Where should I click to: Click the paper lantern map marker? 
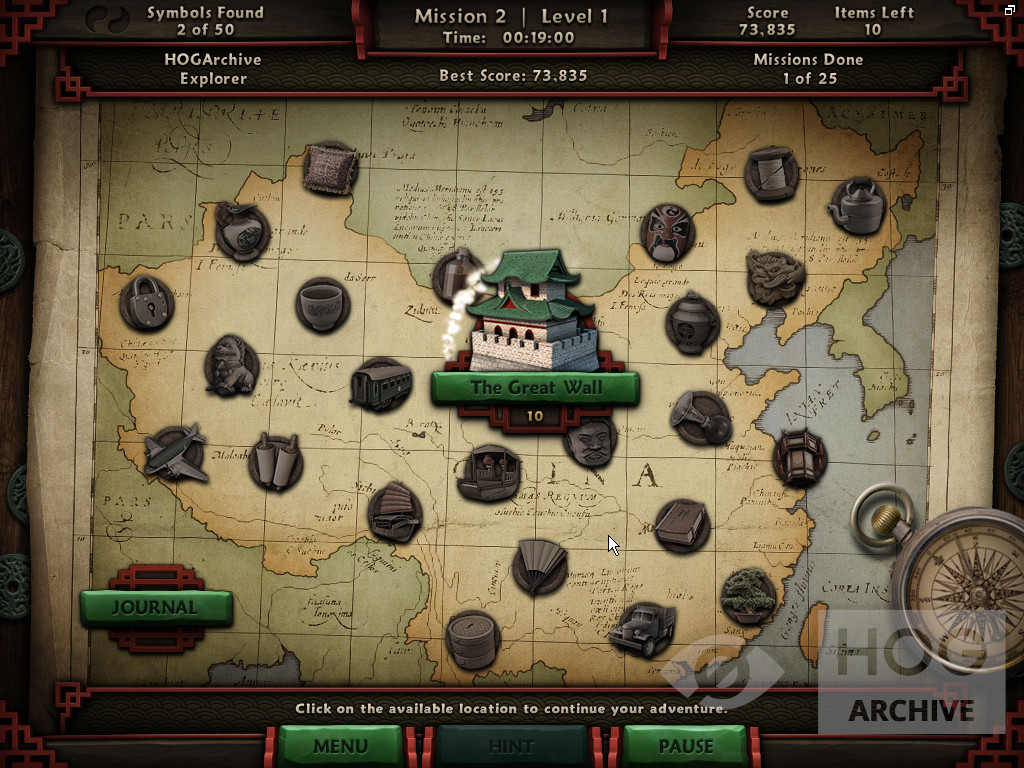(x=799, y=457)
